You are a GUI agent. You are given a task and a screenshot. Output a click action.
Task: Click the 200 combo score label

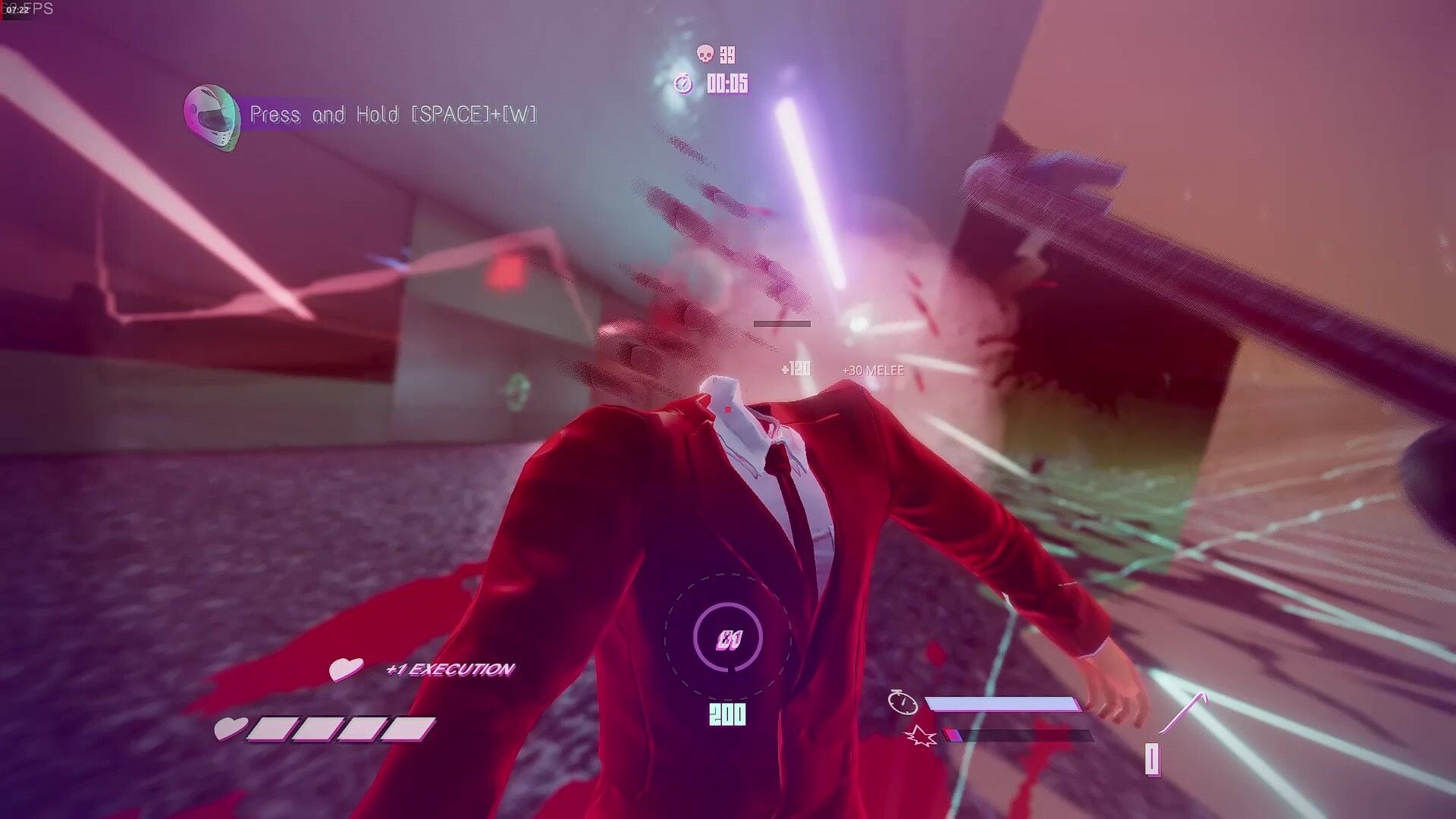coord(726,713)
